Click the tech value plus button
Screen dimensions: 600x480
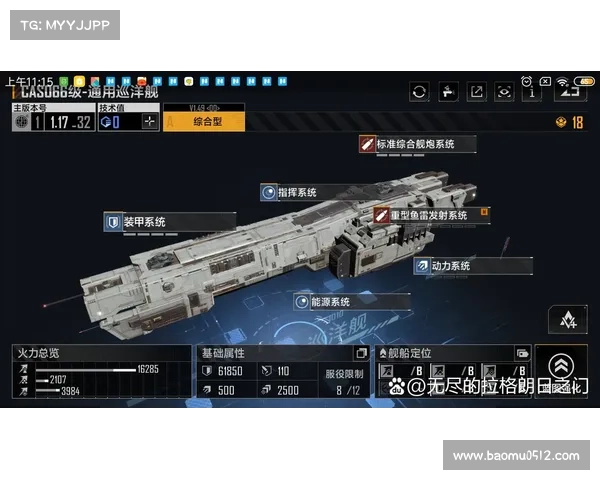(x=150, y=122)
